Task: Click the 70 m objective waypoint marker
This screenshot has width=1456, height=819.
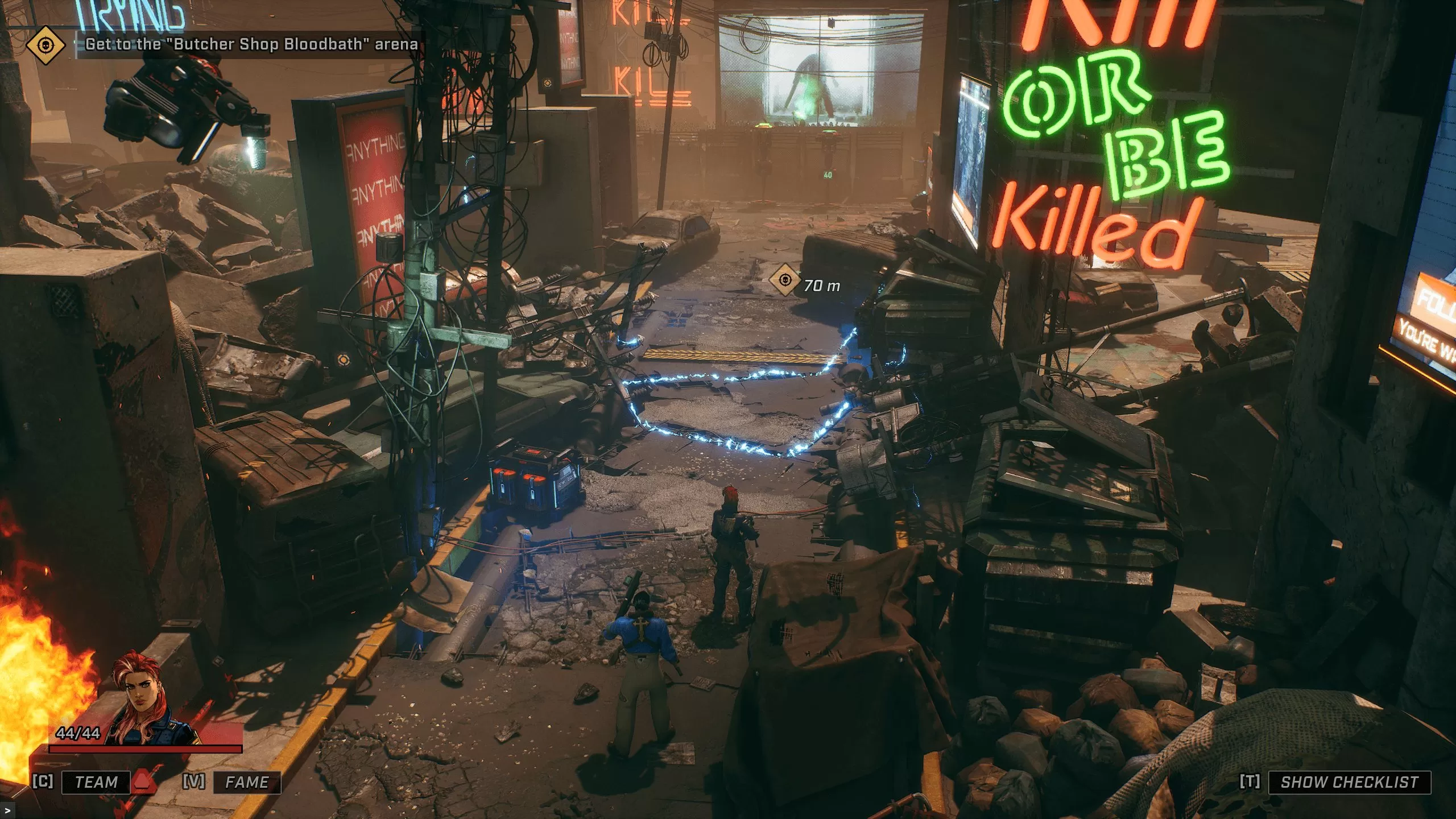Action: tap(784, 280)
